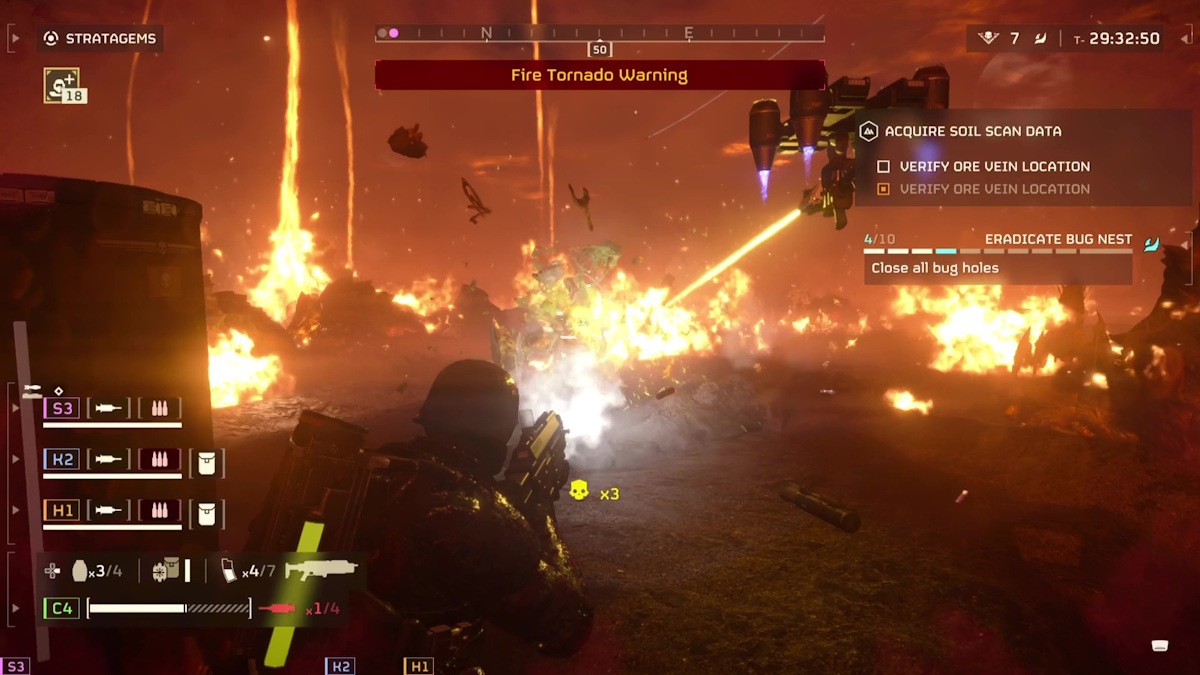Open the chat icon in the corner

click(x=1159, y=646)
